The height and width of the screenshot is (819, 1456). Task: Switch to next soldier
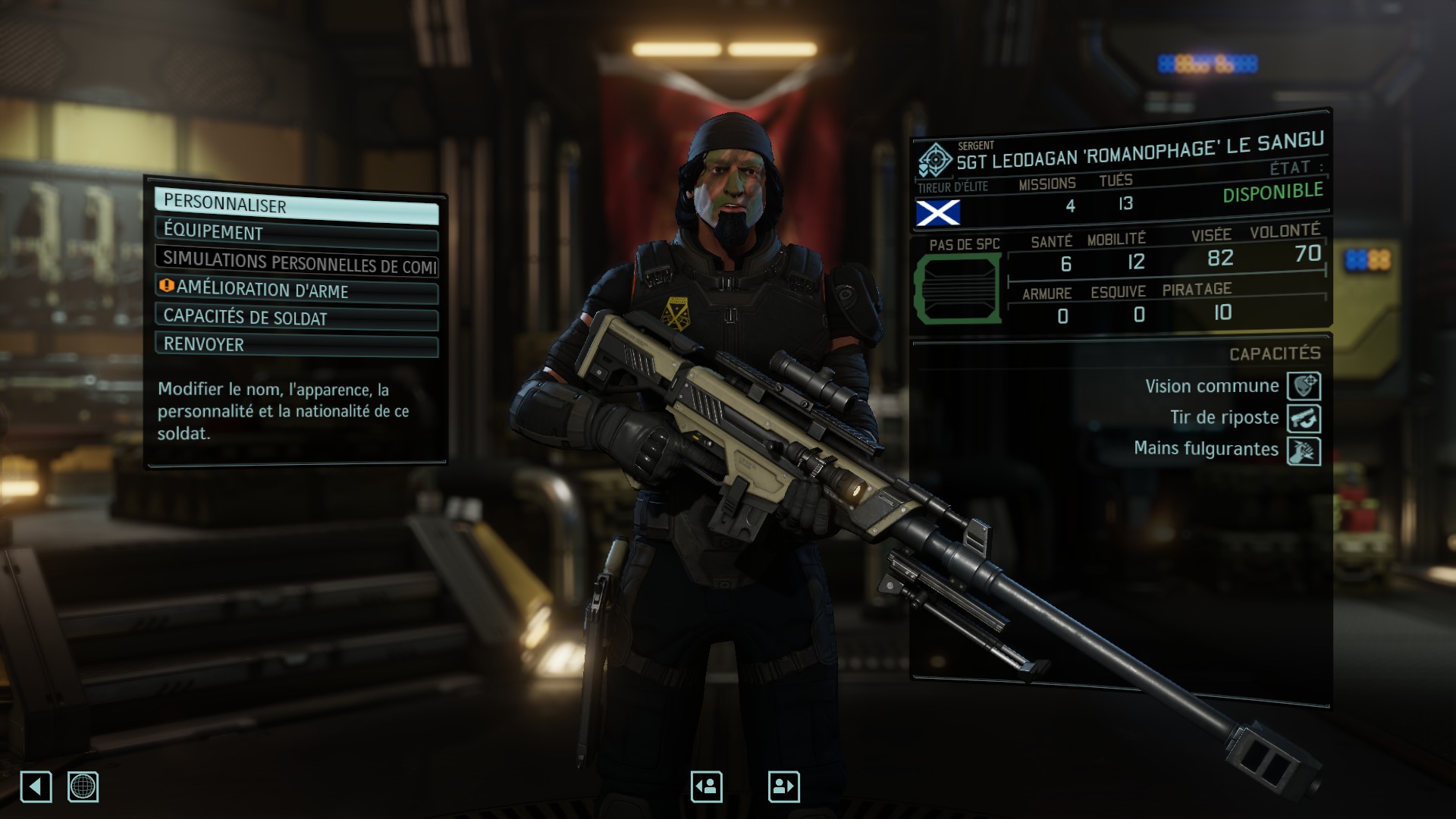pyautogui.click(x=783, y=786)
